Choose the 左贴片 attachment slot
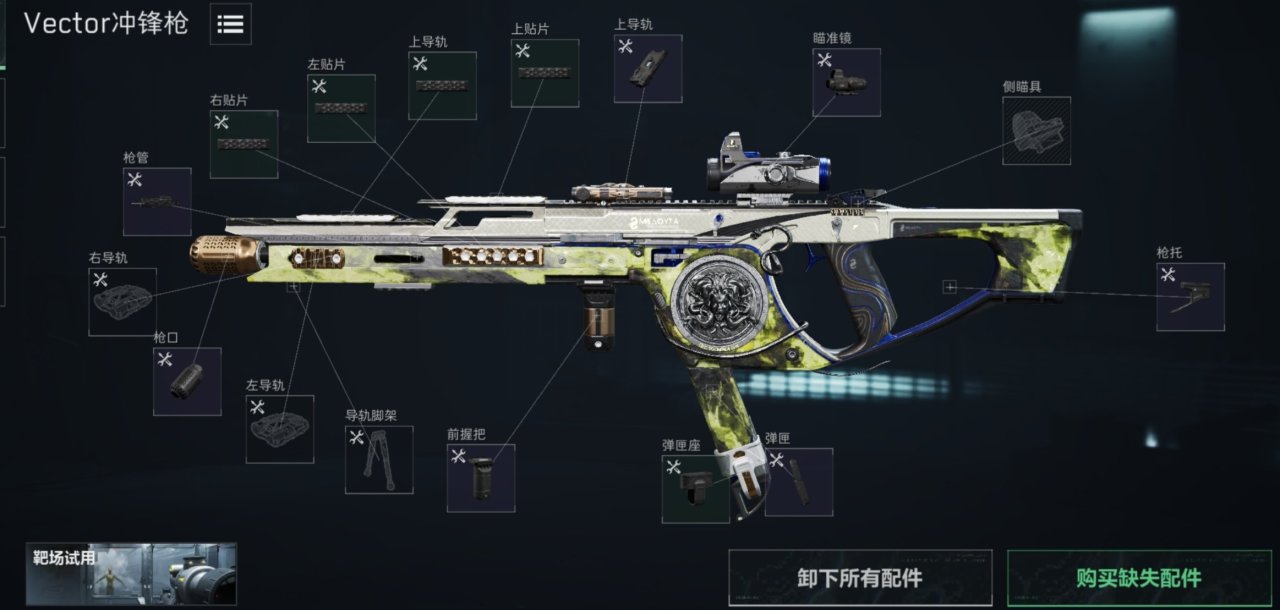This screenshot has height=610, width=1280. 341,108
